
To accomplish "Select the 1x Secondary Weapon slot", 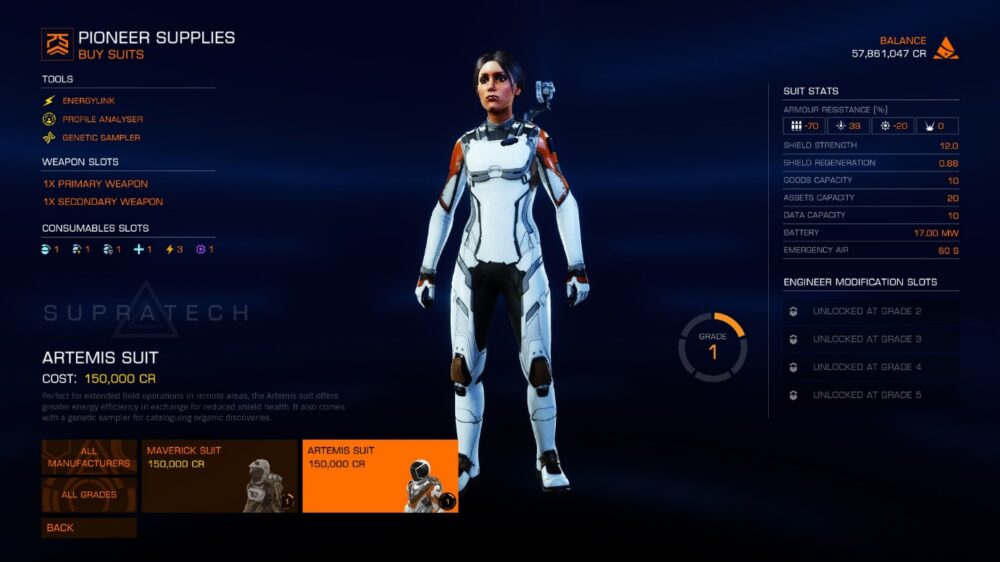I will pyautogui.click(x=102, y=202).
